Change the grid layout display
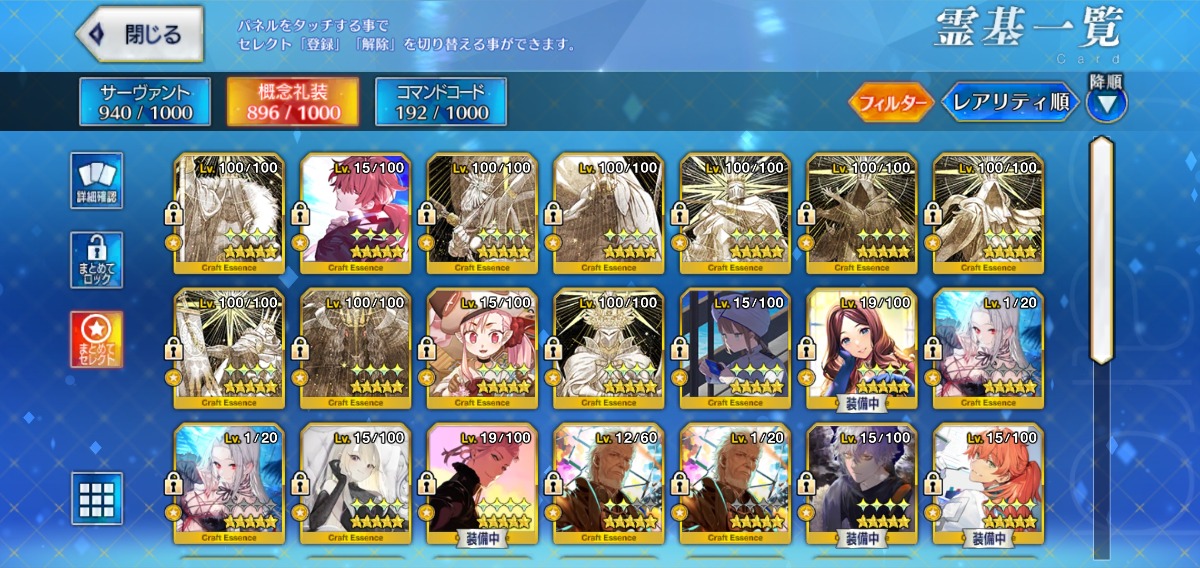The image size is (1200, 568). (97, 498)
